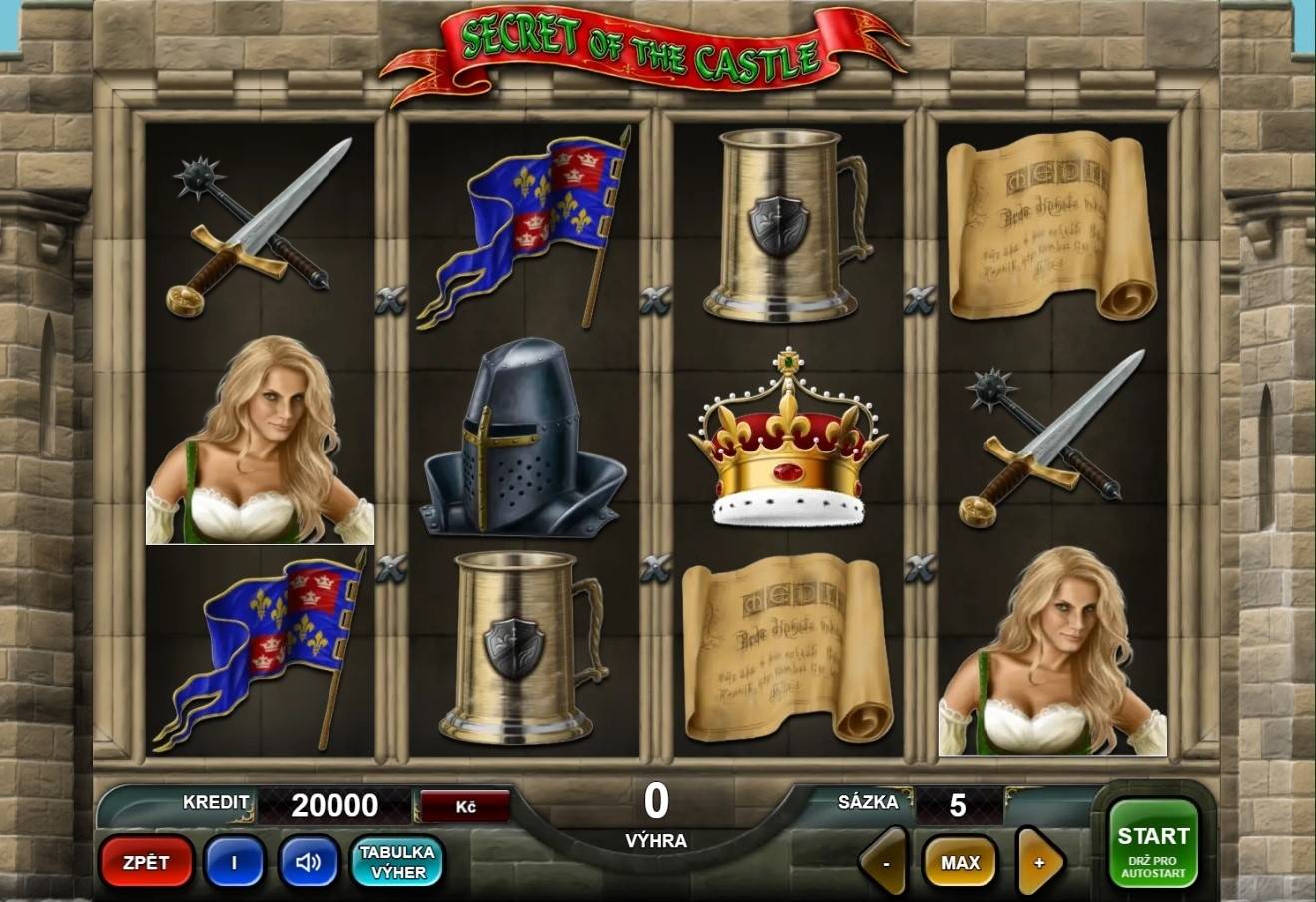Mute the game sound via speaker icon

308,862
